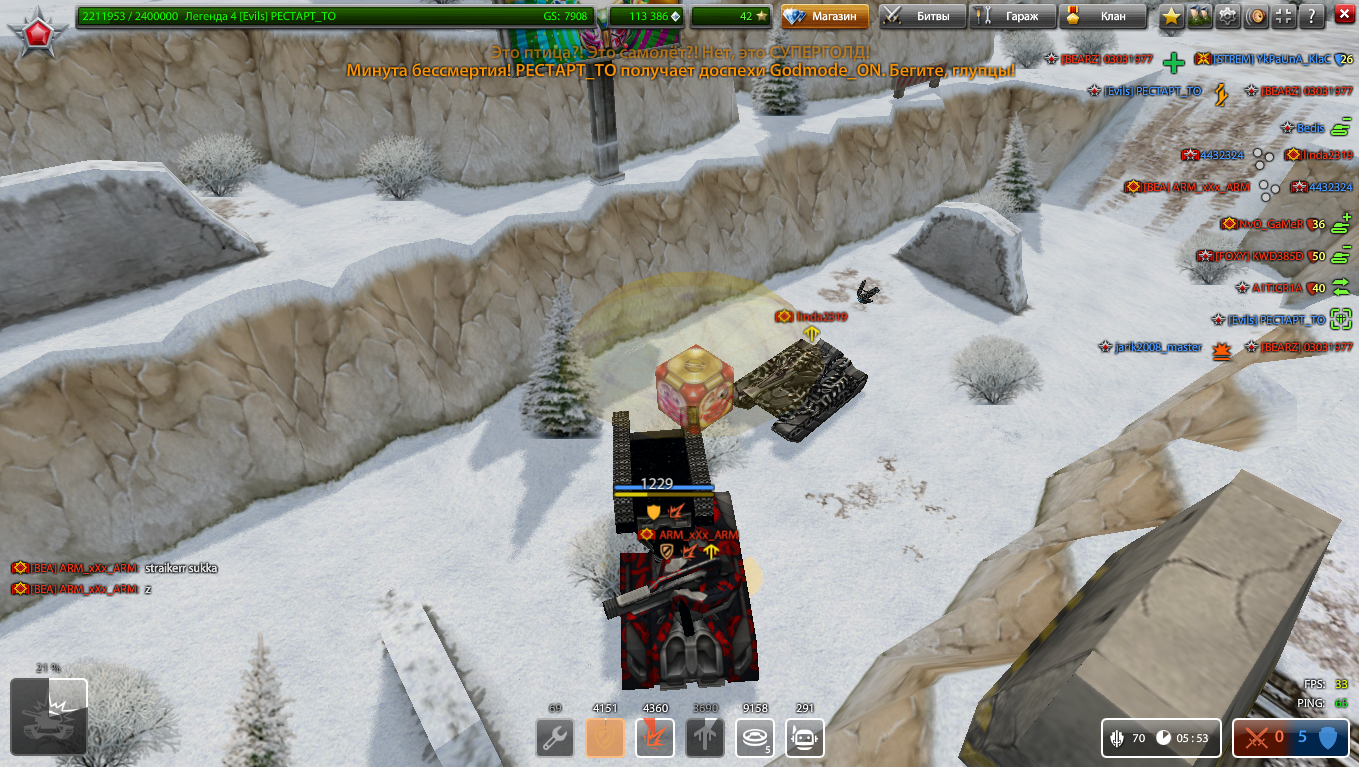Activate the drone robot supply slot
This screenshot has width=1359, height=767.
pos(805,739)
